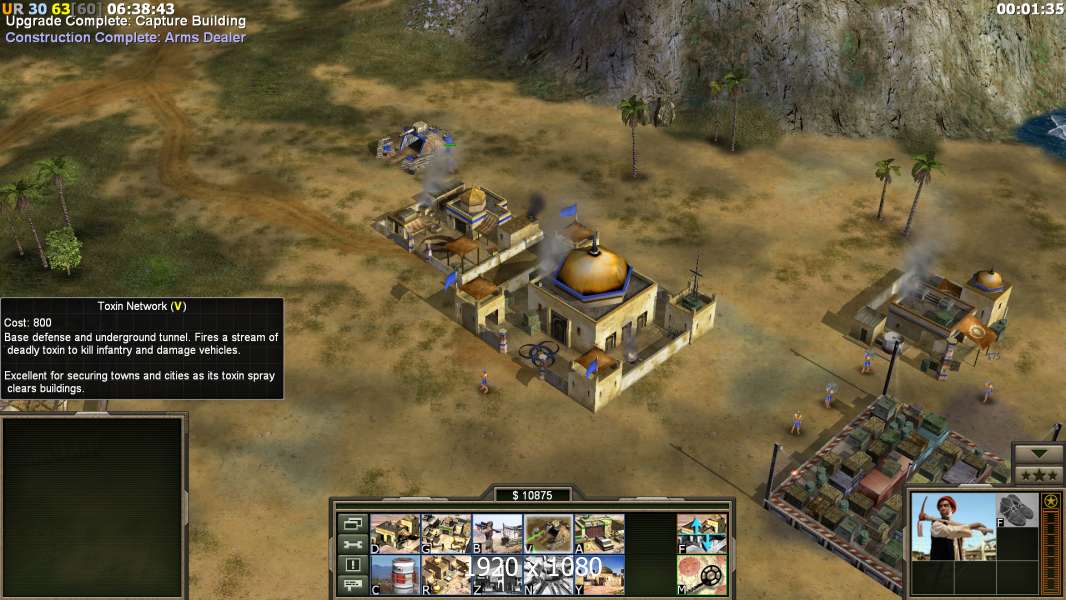Viewport: 1066px width, 600px height.
Task: Choose the greyed-out build icon with hotkey Z
Action: pos(497,574)
